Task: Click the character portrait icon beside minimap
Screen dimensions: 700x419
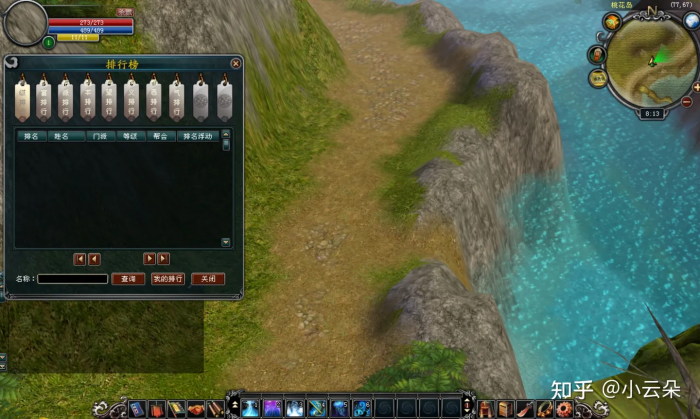Action: [598, 54]
